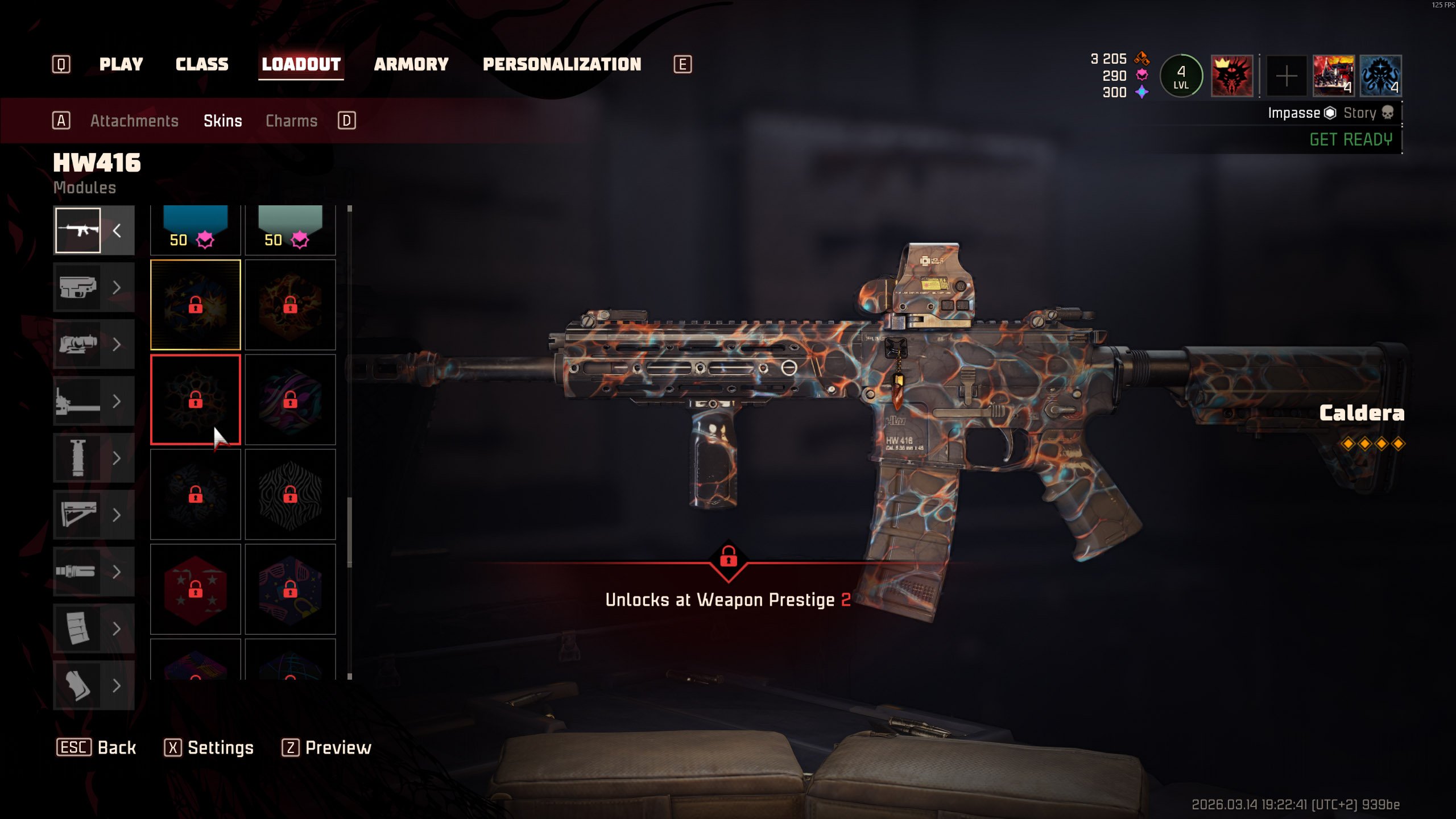Open the PERSONALIZATION tab
The height and width of the screenshot is (819, 1456).
[x=562, y=64]
